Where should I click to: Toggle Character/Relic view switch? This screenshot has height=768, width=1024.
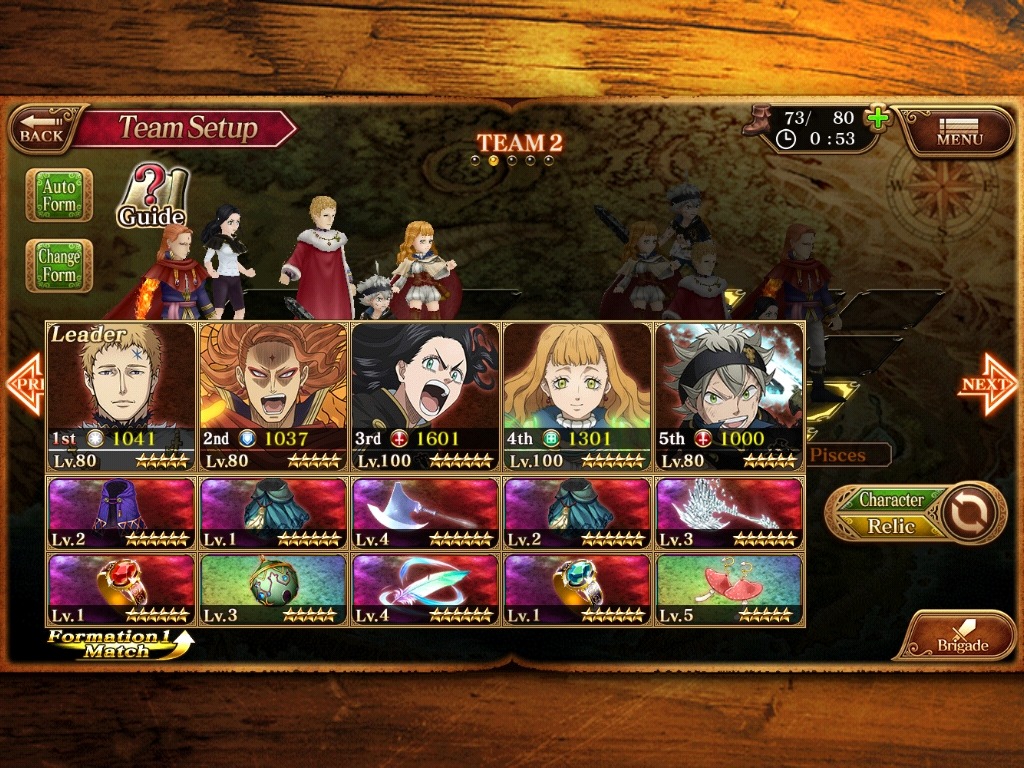(x=914, y=513)
